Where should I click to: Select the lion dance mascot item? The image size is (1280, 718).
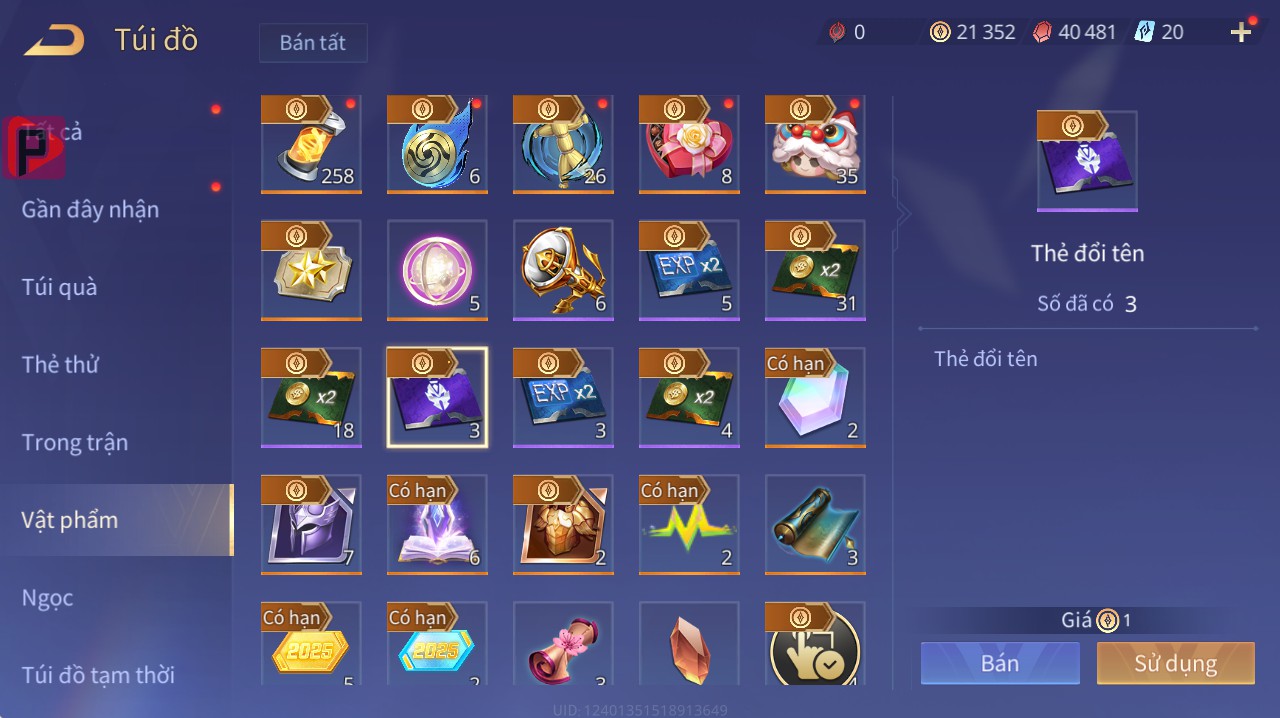[x=815, y=145]
